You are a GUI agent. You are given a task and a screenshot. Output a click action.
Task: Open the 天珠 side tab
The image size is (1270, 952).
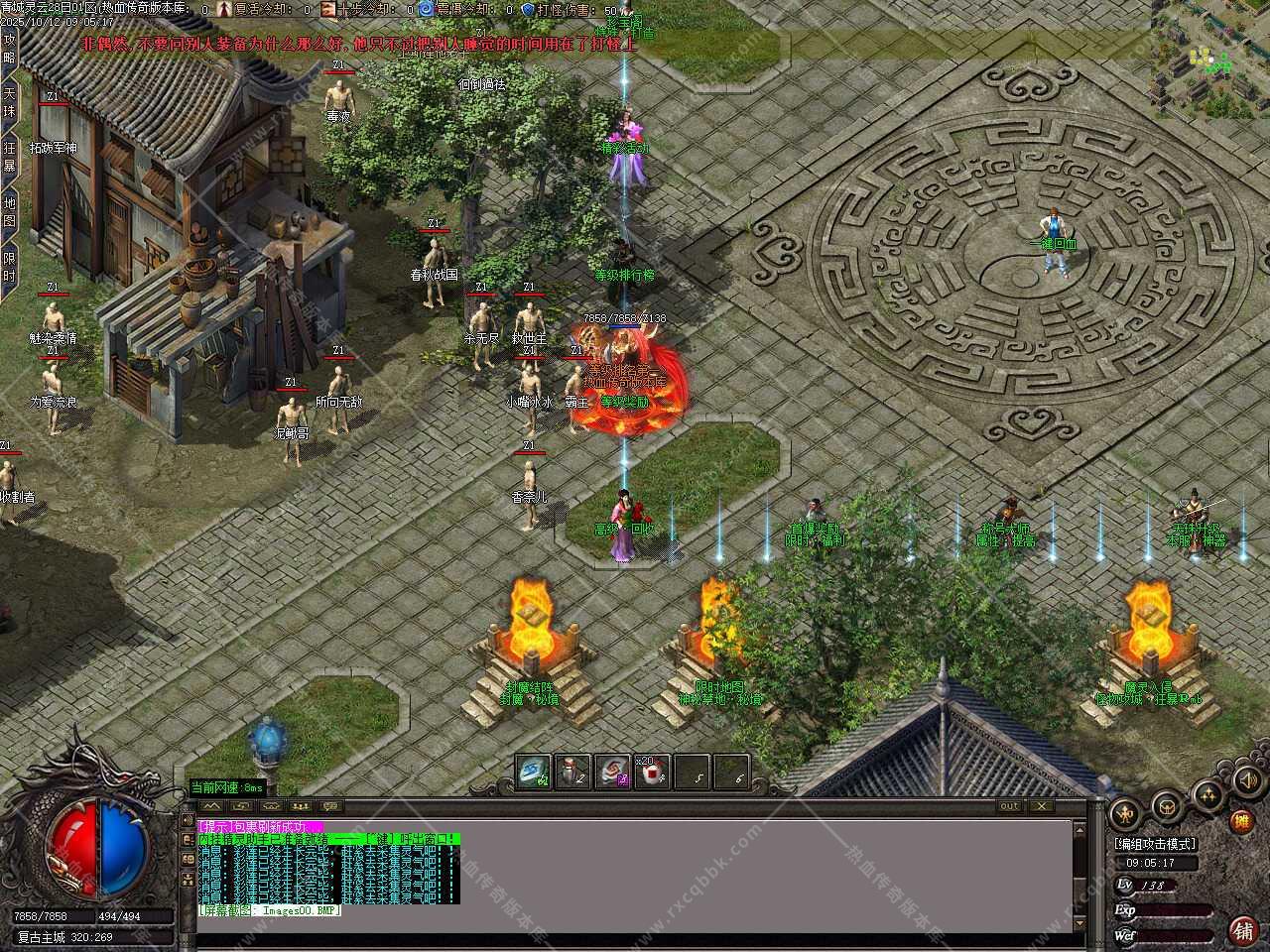10,101
